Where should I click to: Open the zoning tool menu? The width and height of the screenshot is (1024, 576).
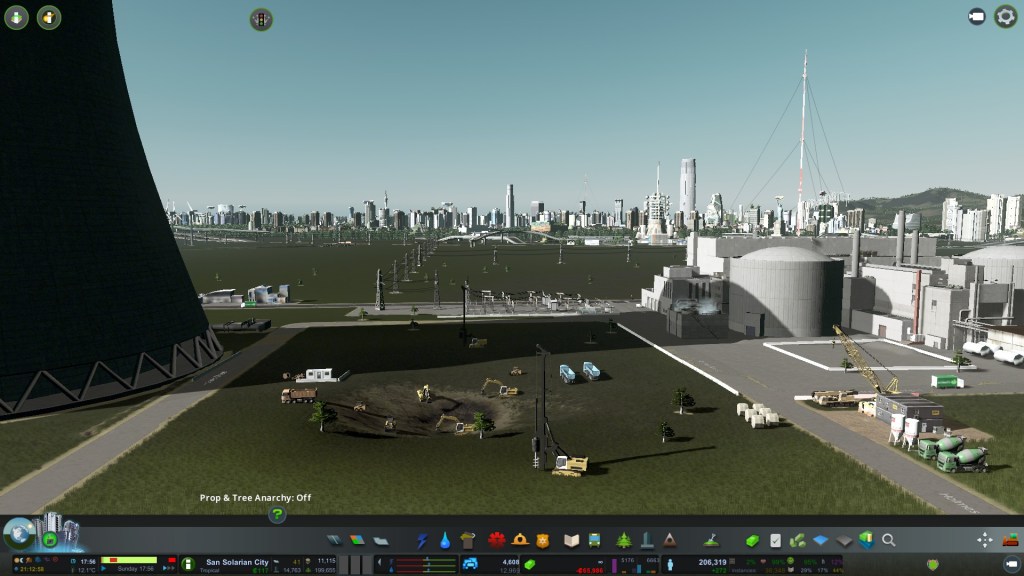point(357,540)
